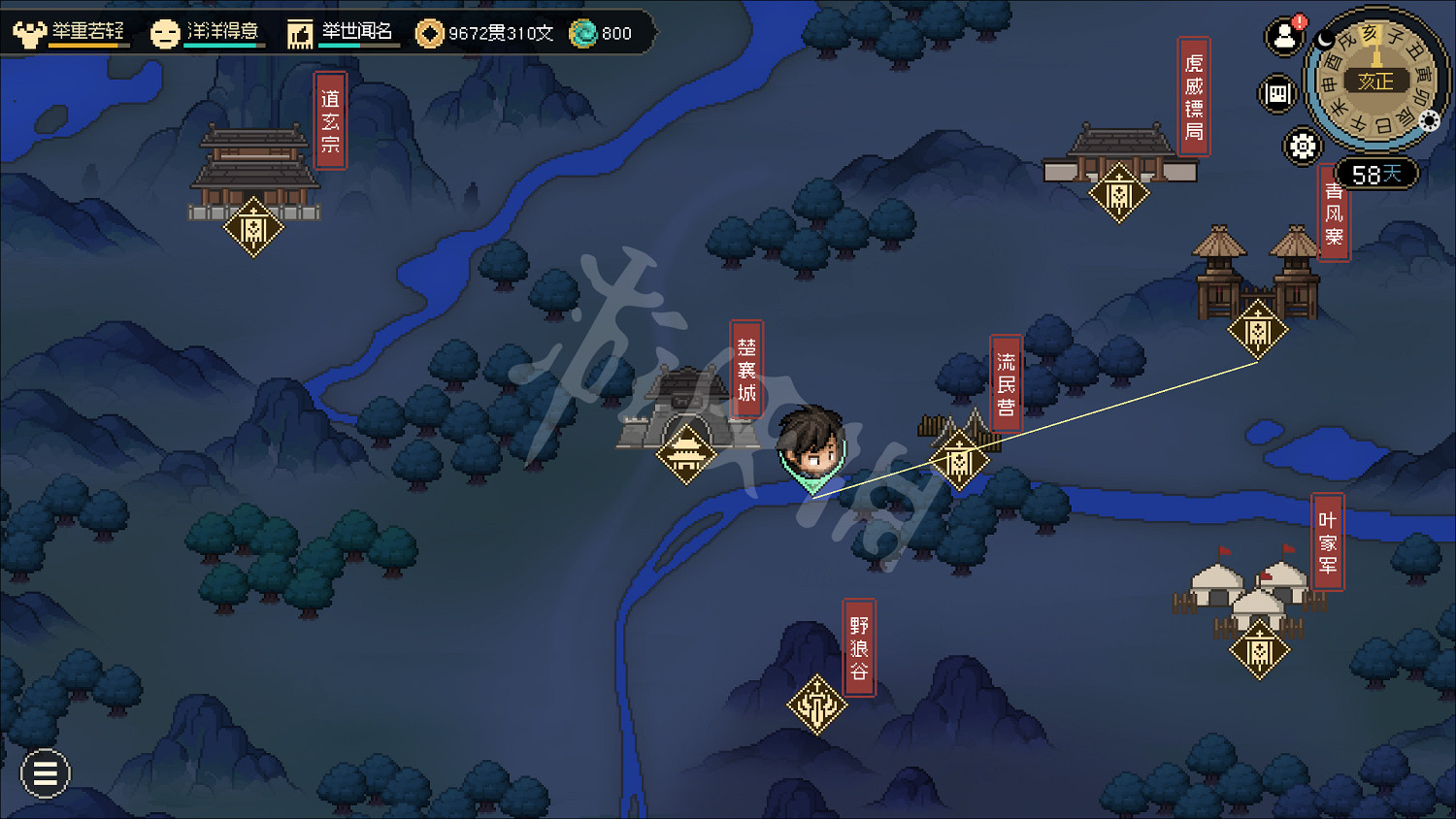Travel to the 楚襄城 city marker
This screenshot has height=819, width=1456.
click(x=686, y=453)
